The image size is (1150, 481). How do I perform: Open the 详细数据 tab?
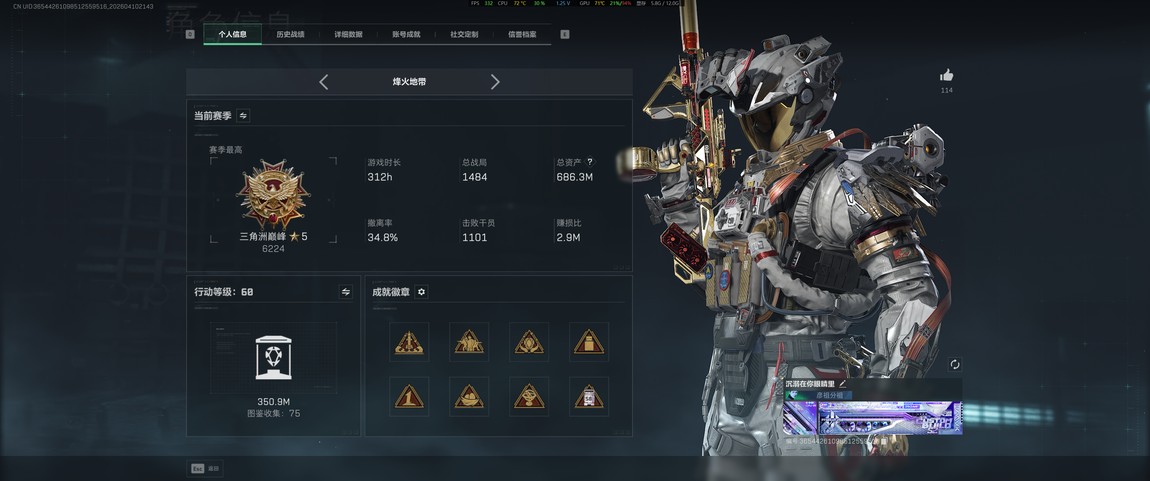[348, 34]
